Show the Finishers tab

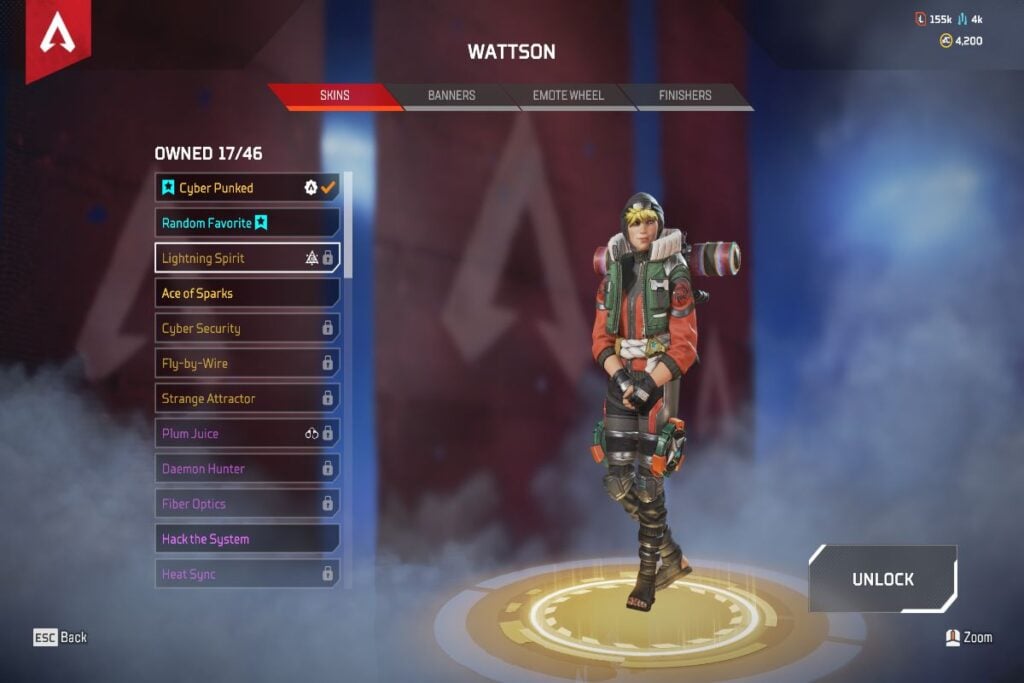pyautogui.click(x=685, y=96)
